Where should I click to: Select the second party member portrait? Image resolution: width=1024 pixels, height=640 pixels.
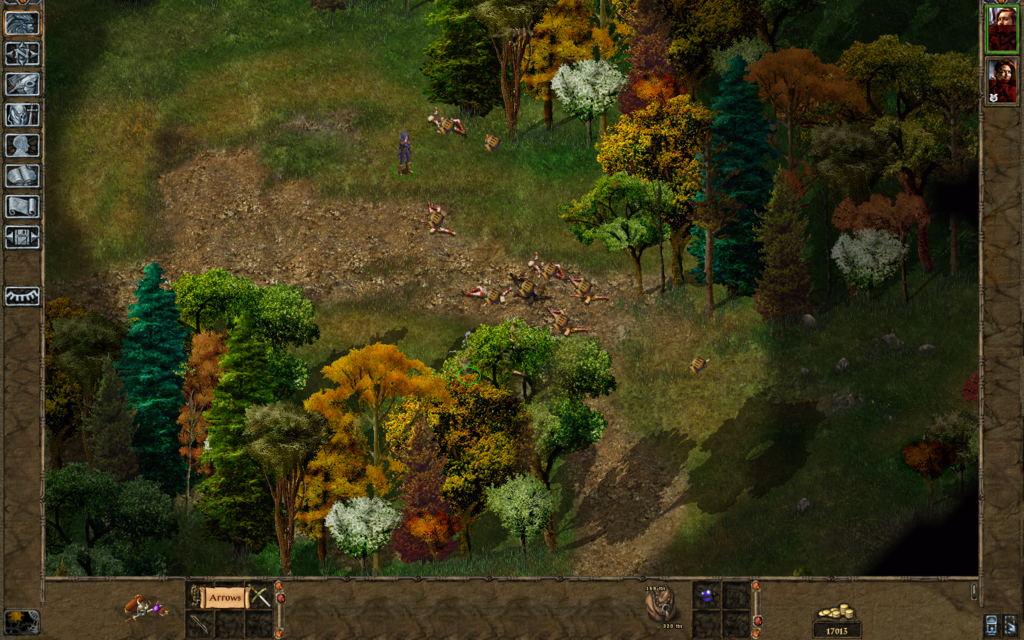pos(1002,81)
